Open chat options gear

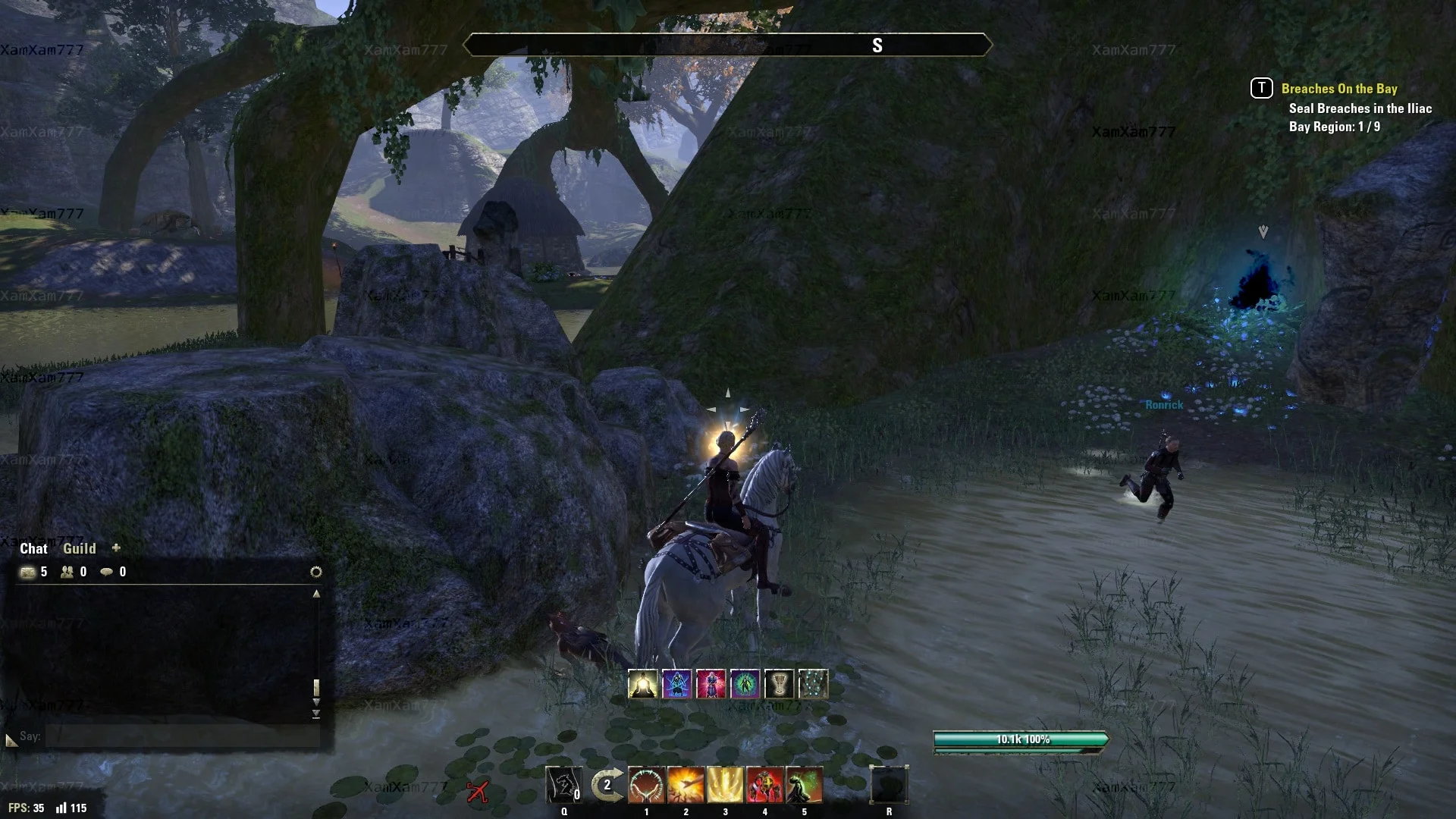[x=316, y=572]
